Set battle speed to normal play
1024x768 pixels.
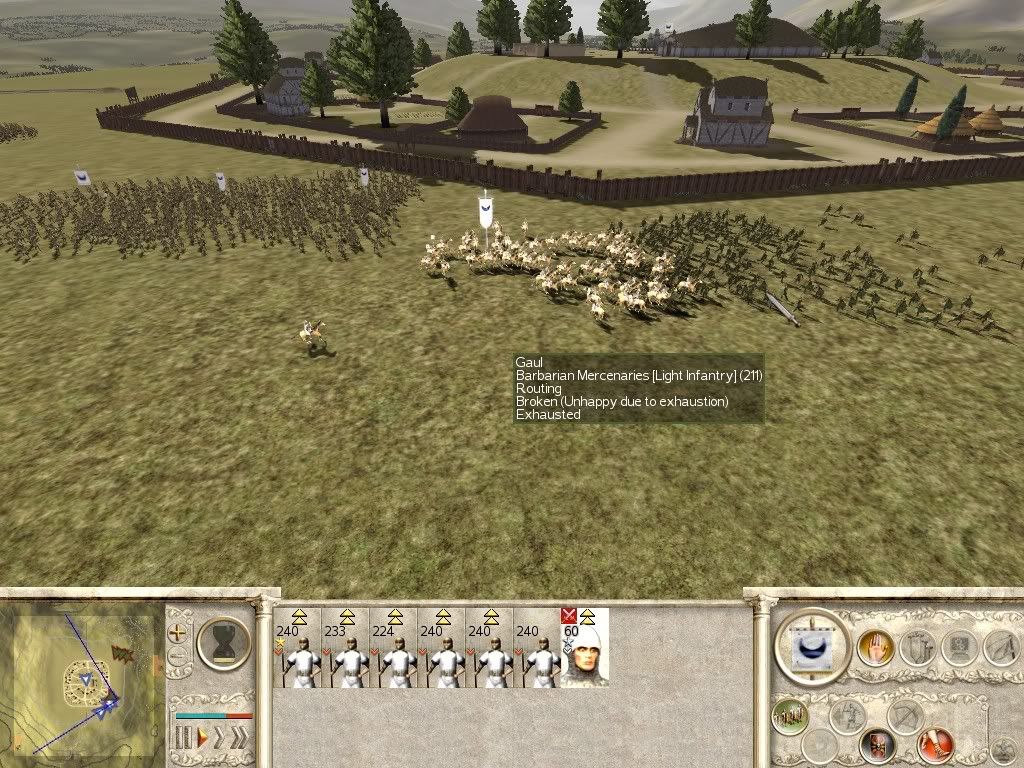(x=201, y=739)
